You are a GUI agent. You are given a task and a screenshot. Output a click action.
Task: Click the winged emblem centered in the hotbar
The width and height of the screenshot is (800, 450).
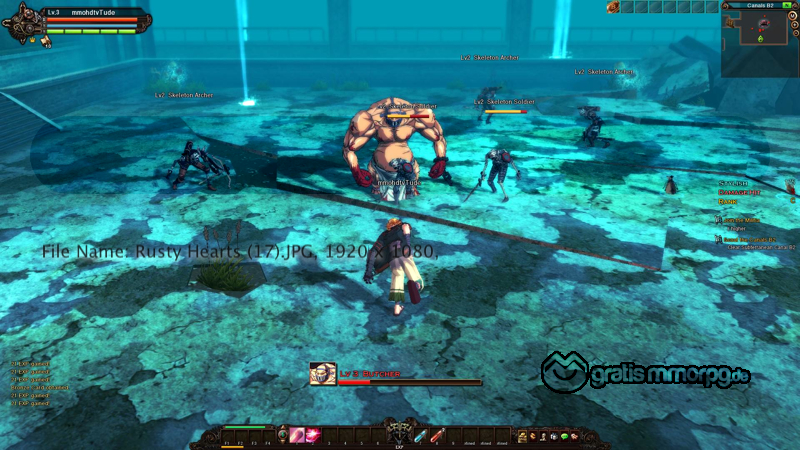[x=399, y=430]
